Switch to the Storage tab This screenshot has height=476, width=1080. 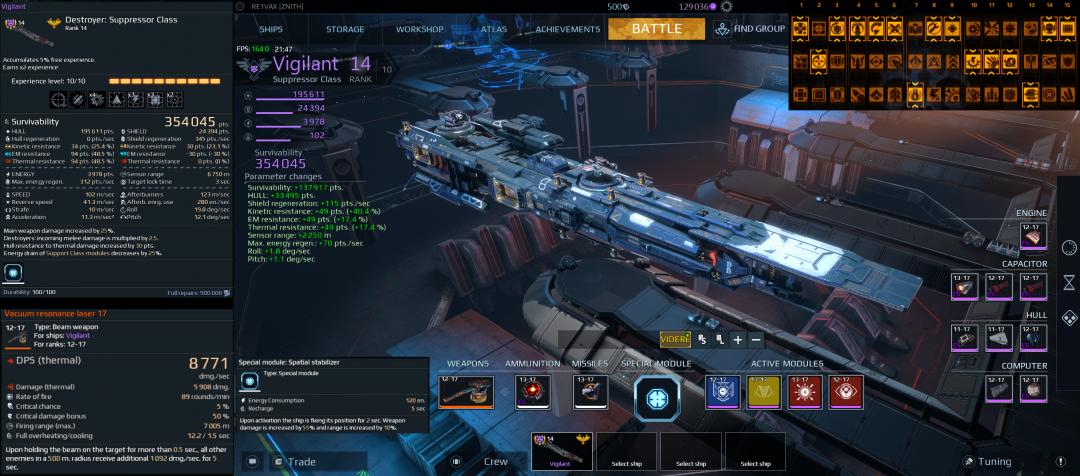345,29
